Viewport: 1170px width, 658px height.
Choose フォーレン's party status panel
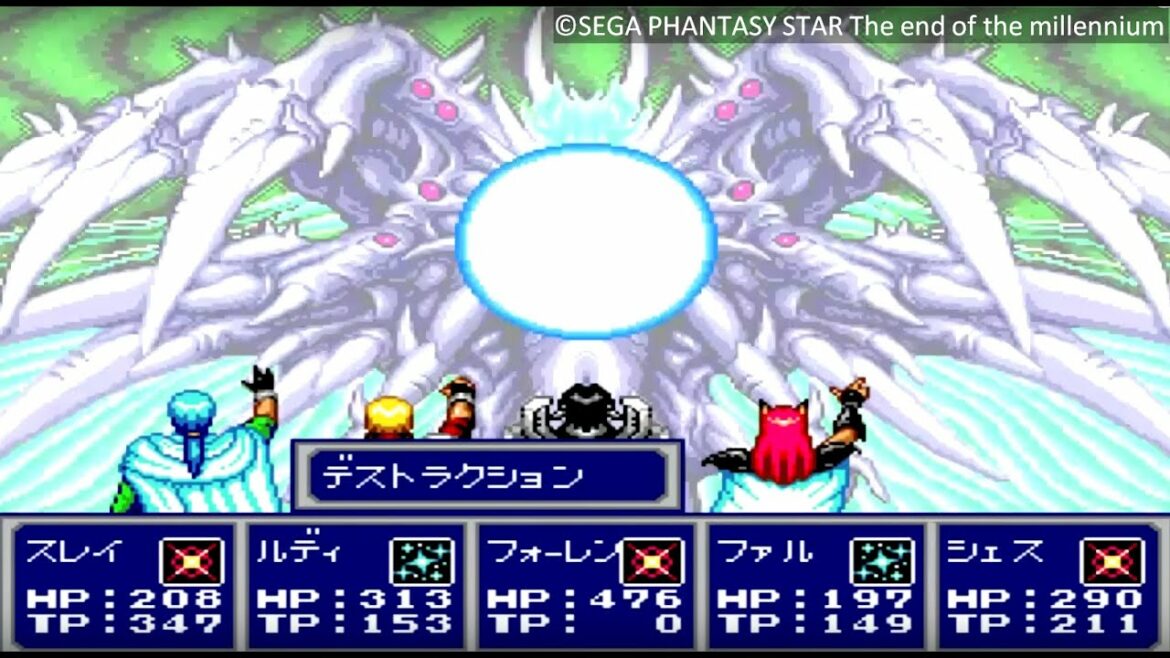(585, 586)
